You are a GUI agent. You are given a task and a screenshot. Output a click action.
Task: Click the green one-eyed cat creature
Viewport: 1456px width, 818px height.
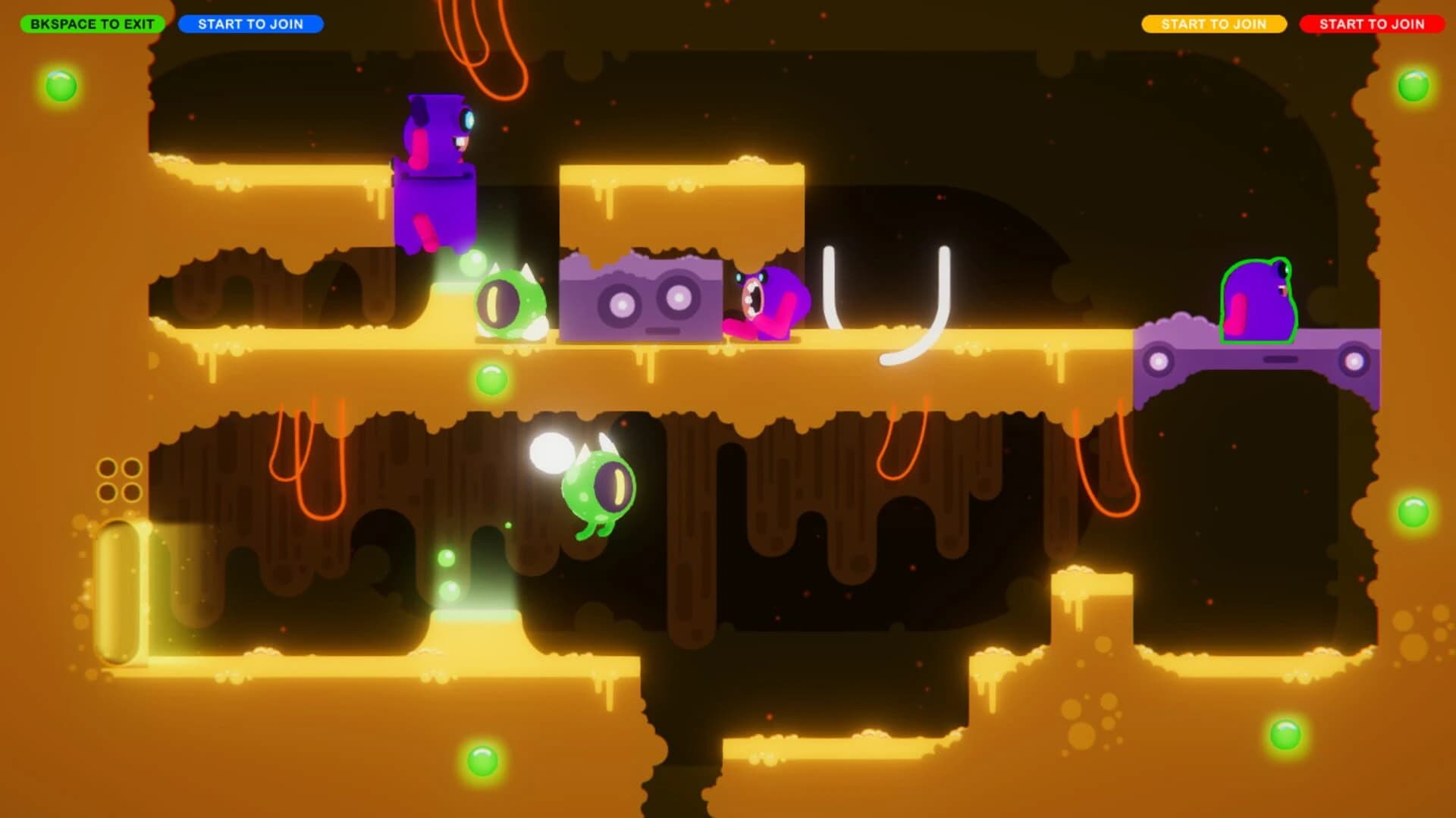tap(510, 303)
